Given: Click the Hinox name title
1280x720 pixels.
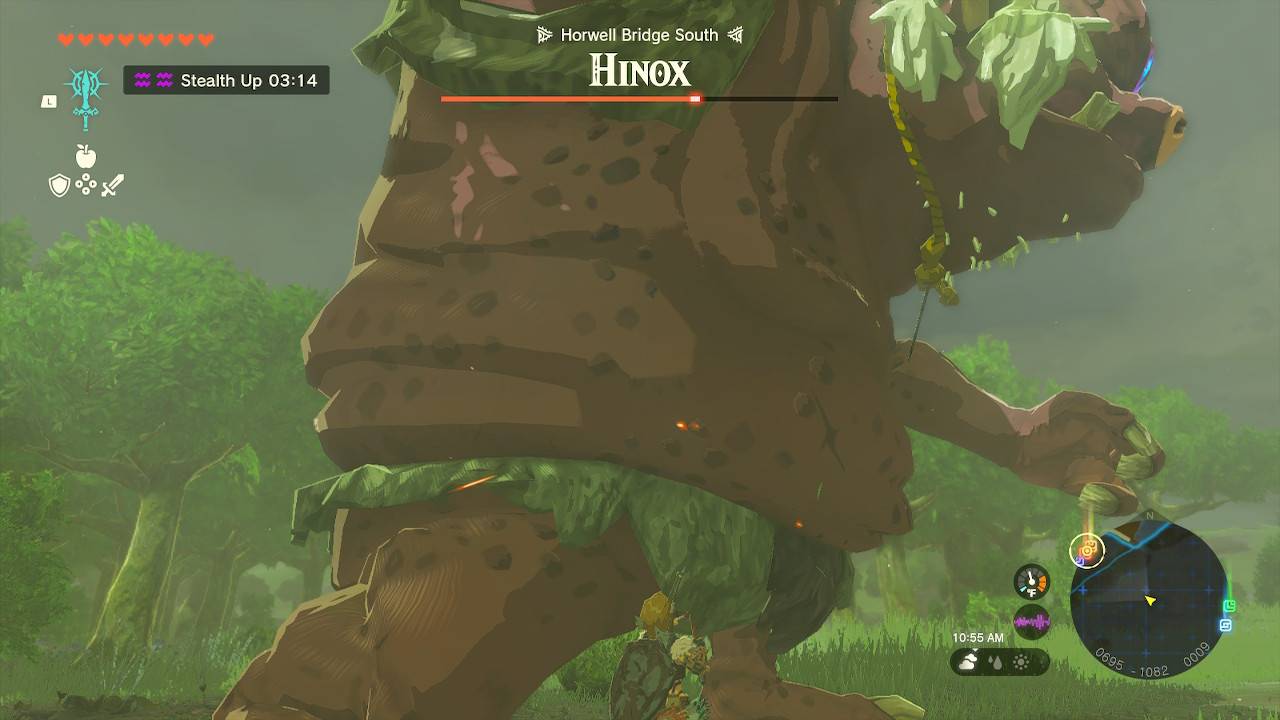Looking at the screenshot, I should (639, 71).
